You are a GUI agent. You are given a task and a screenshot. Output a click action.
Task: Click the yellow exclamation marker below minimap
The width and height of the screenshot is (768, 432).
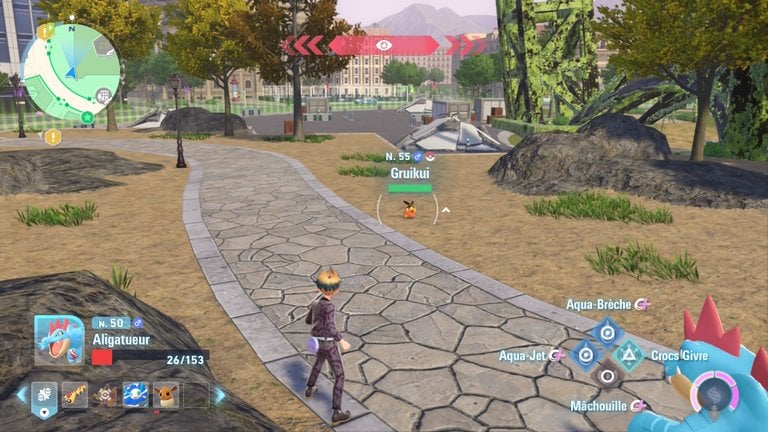52,137
